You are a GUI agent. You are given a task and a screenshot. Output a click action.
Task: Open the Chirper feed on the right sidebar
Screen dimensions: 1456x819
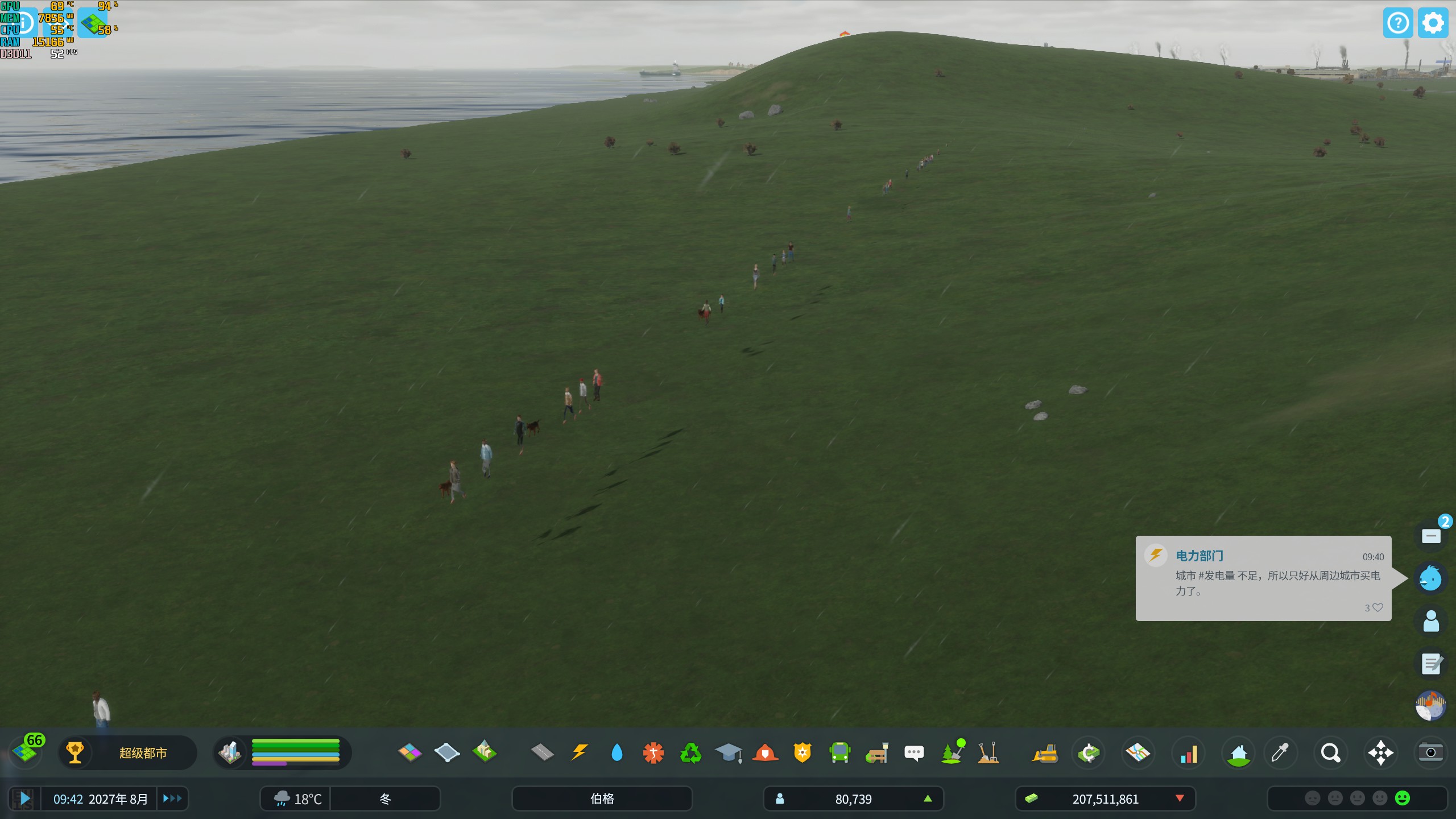click(1431, 578)
